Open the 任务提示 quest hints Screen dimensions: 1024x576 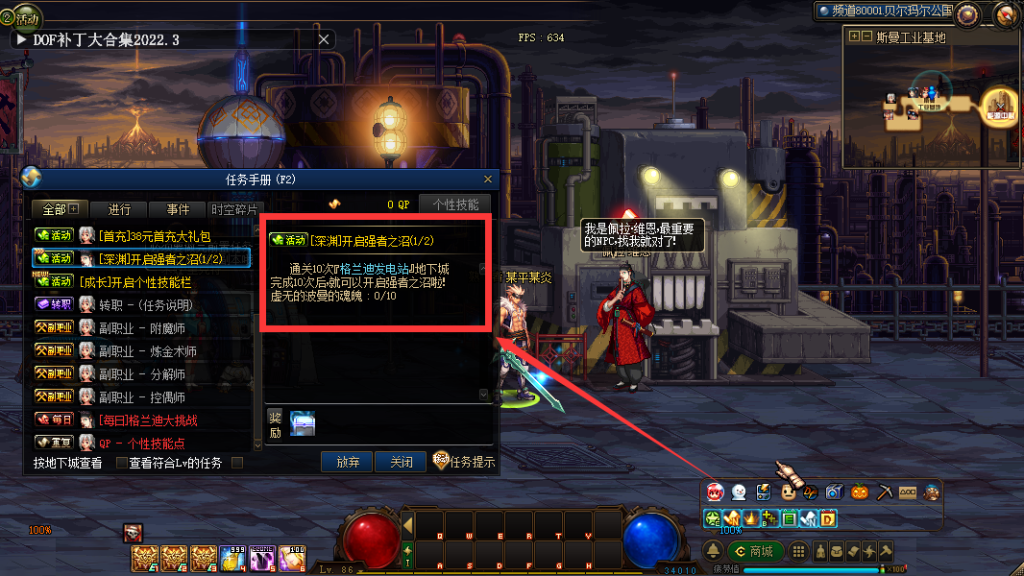465,463
